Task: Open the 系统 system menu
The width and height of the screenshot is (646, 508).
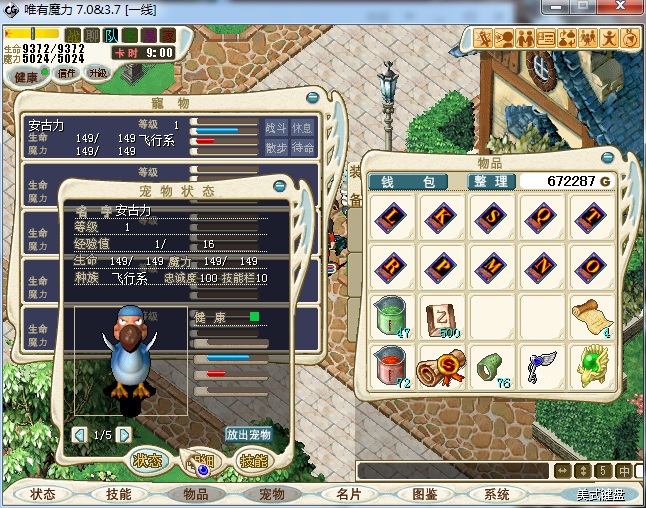Action: [497, 494]
